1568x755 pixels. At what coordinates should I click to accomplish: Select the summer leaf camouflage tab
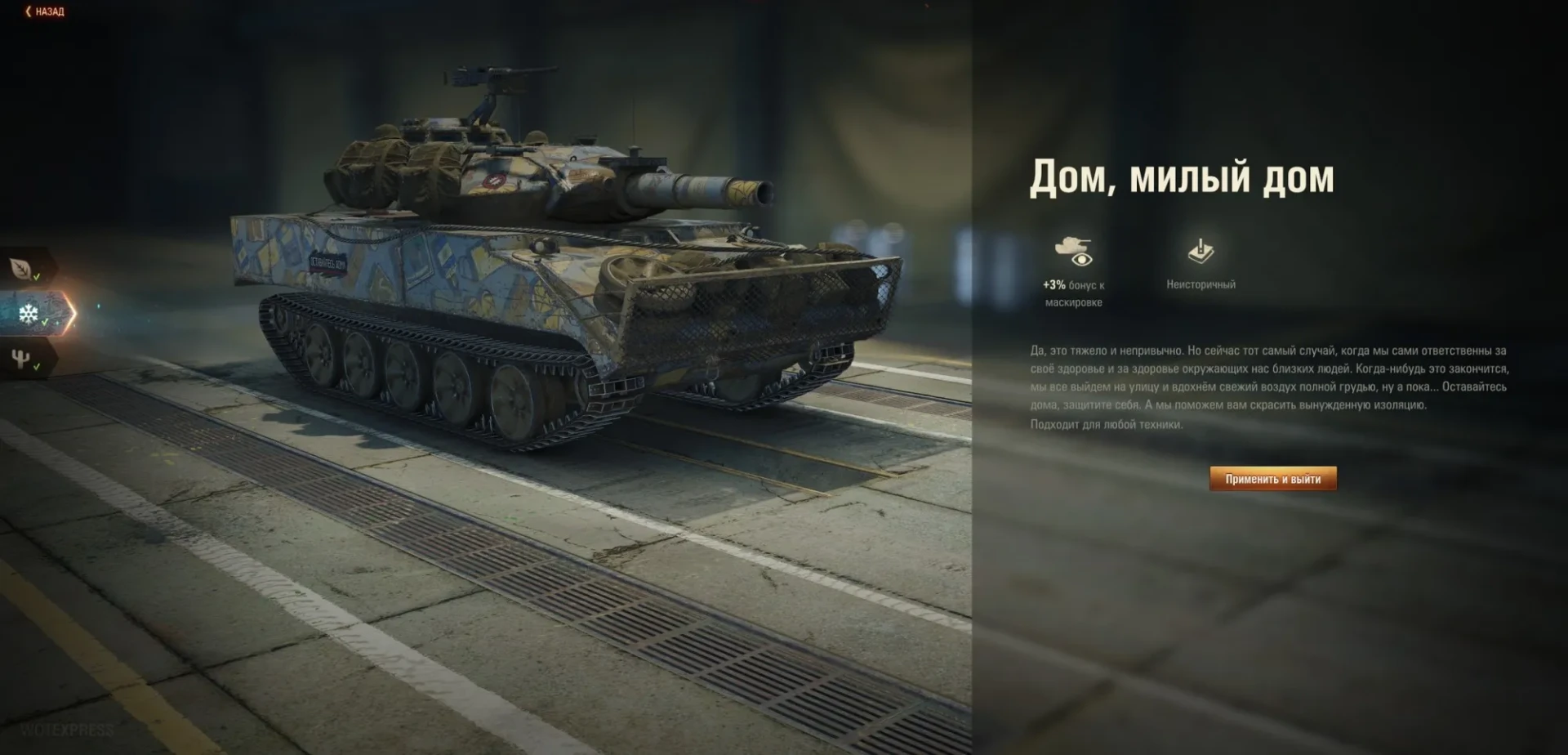coord(22,268)
